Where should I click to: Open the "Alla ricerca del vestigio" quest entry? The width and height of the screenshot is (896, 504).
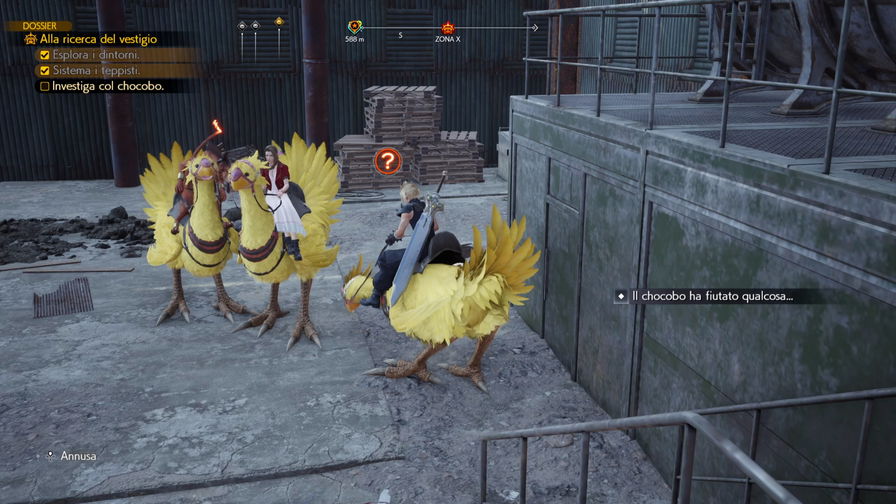98,39
